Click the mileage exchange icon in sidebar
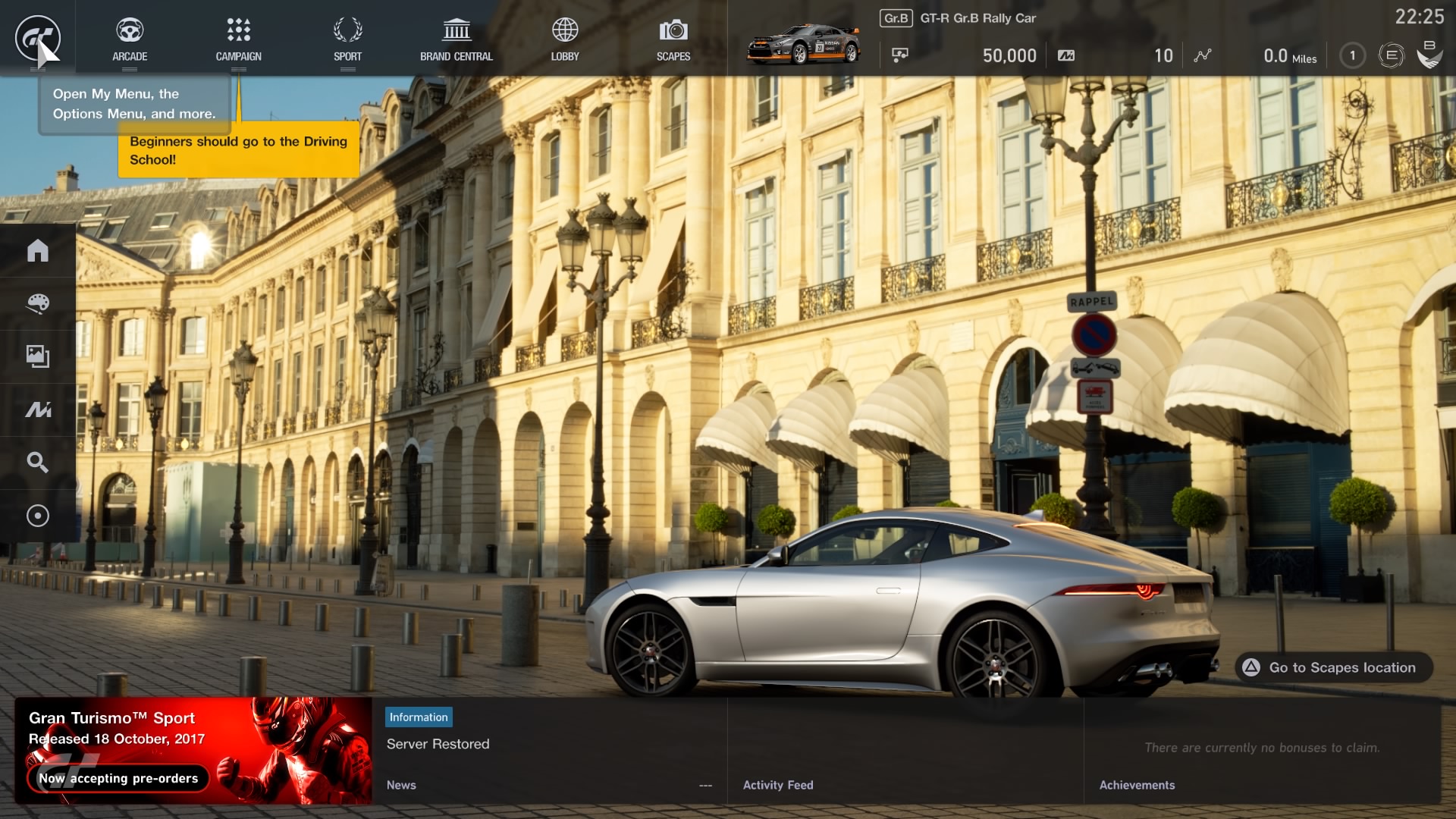 click(38, 409)
